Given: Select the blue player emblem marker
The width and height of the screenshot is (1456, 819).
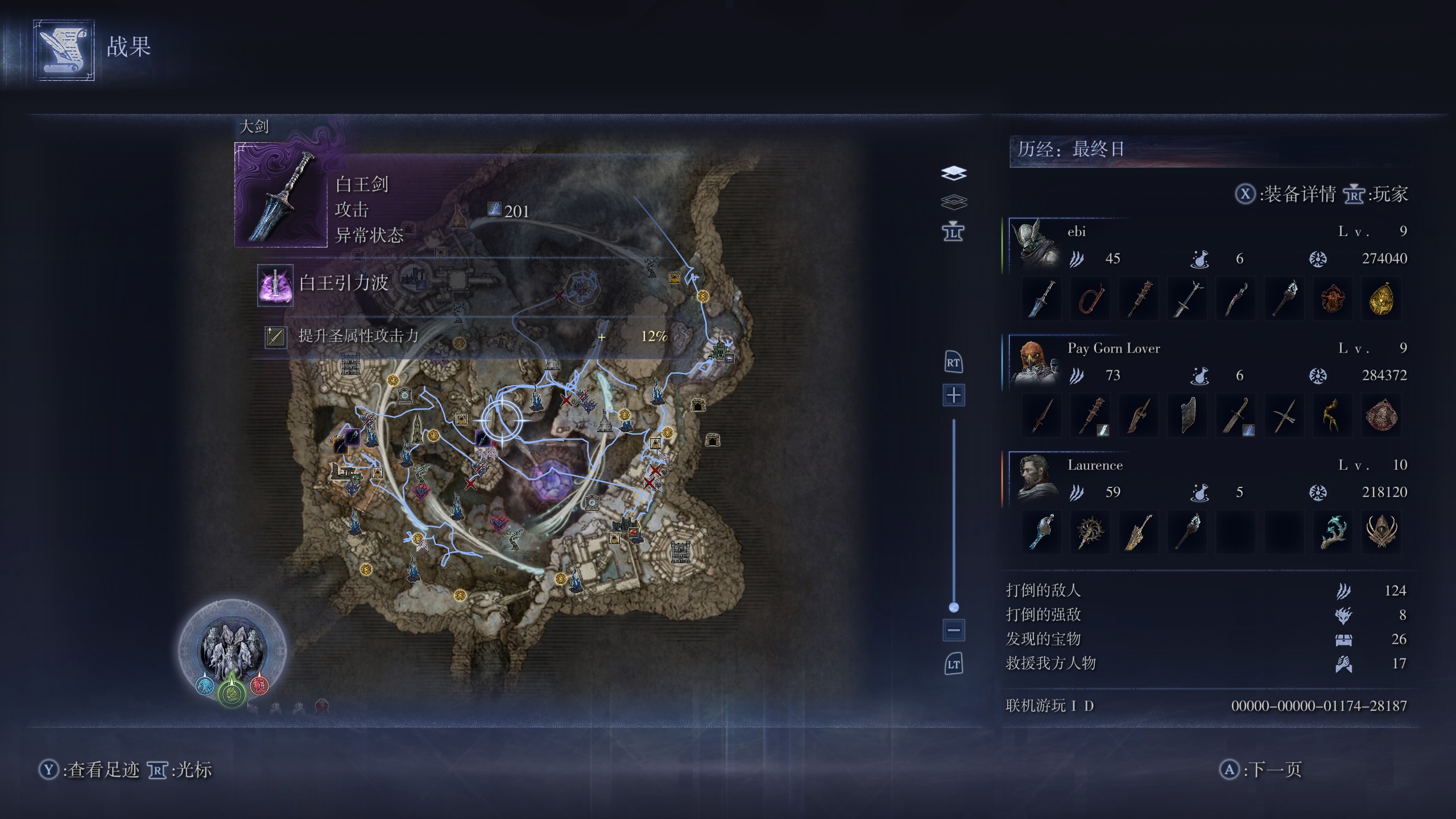Looking at the screenshot, I should point(204,685).
